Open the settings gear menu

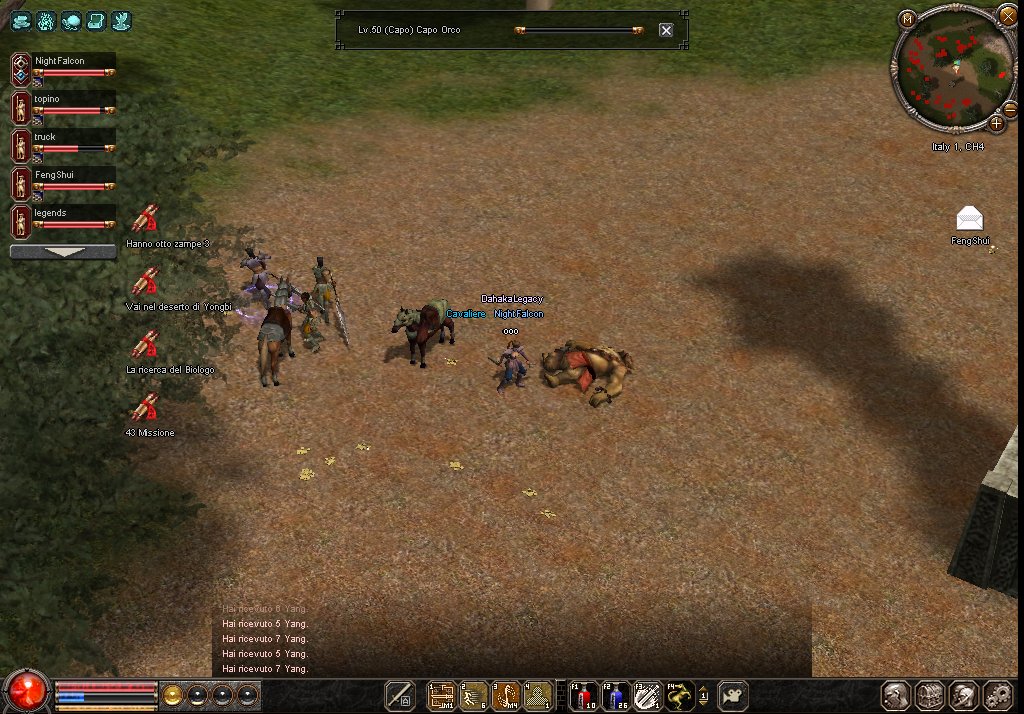point(998,695)
